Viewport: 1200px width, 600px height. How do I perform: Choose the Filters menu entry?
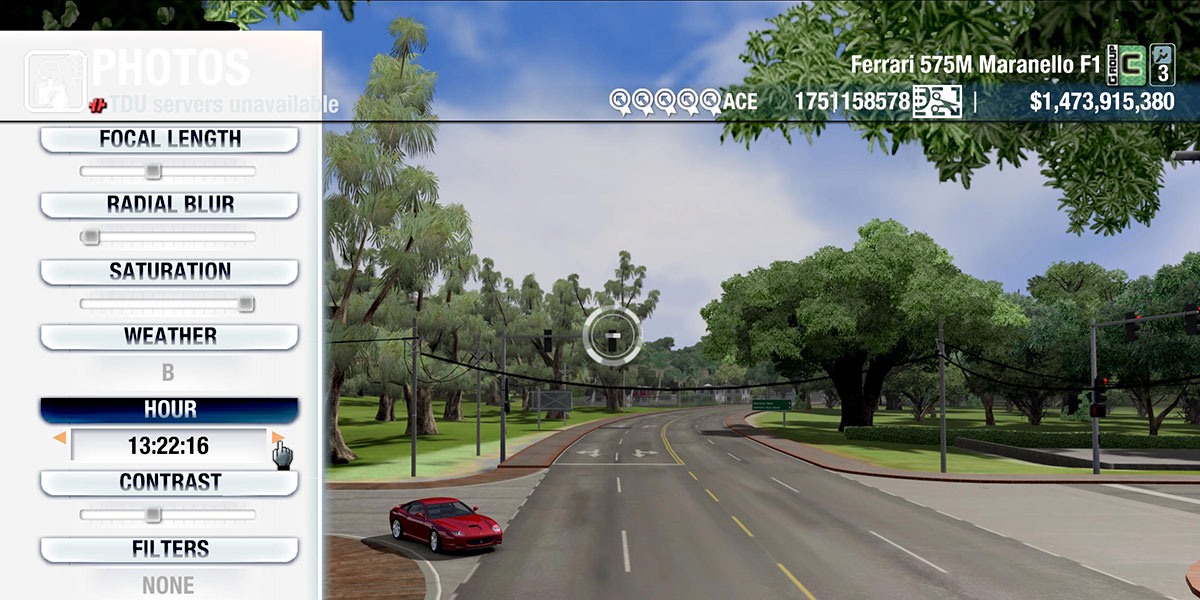(169, 550)
